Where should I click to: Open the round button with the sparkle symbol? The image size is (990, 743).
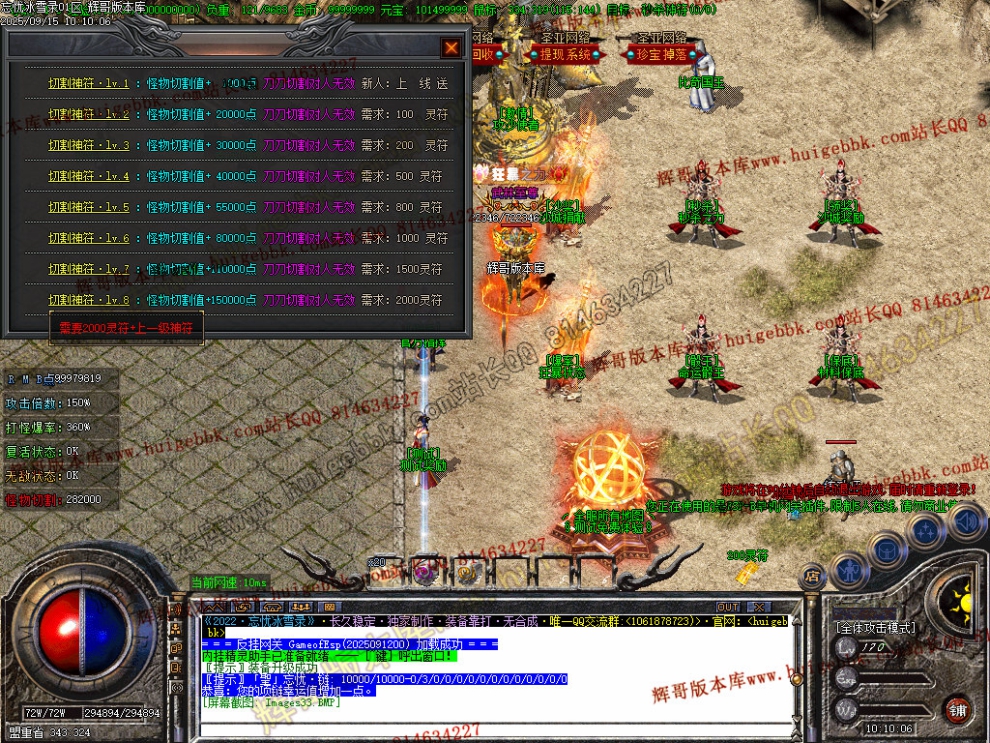point(928,529)
